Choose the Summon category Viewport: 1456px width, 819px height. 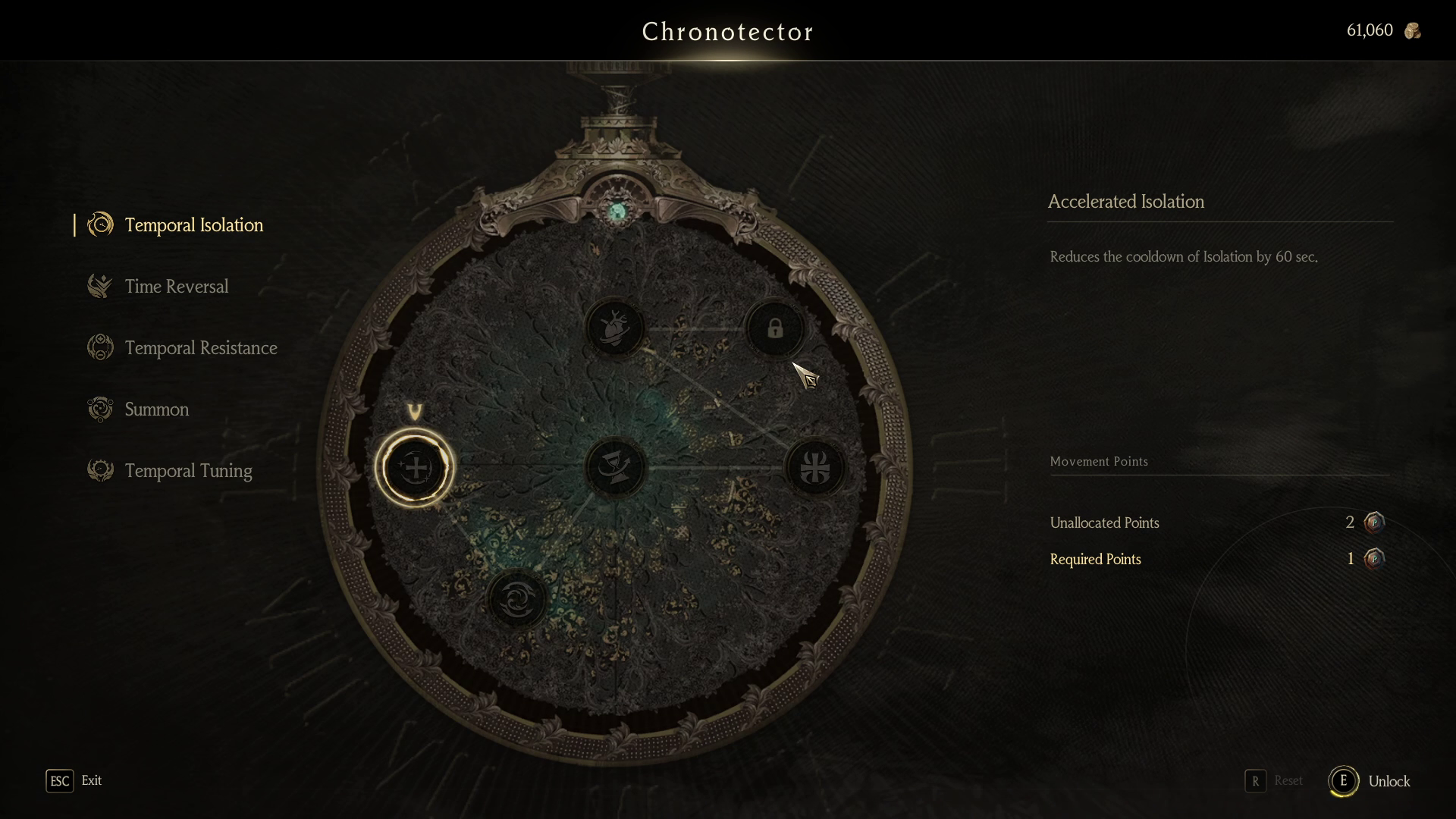tap(156, 409)
